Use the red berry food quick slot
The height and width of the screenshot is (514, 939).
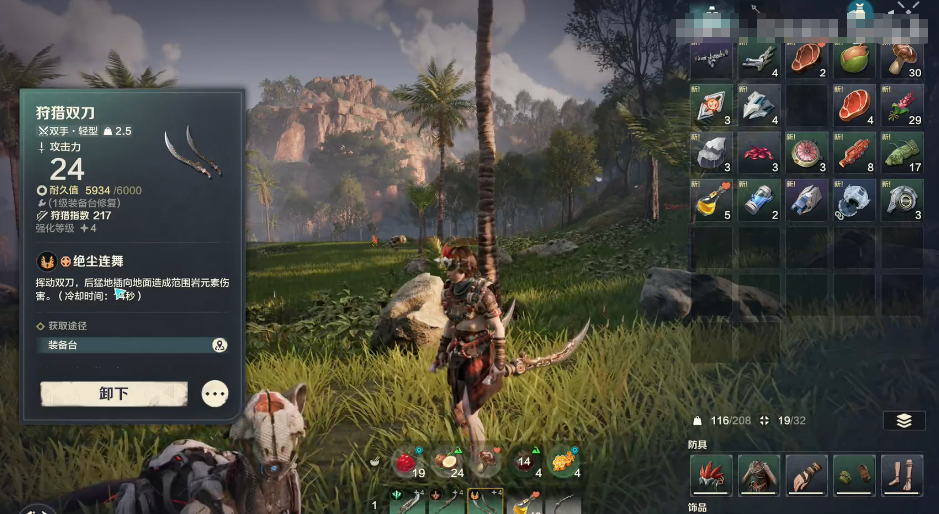coord(405,462)
